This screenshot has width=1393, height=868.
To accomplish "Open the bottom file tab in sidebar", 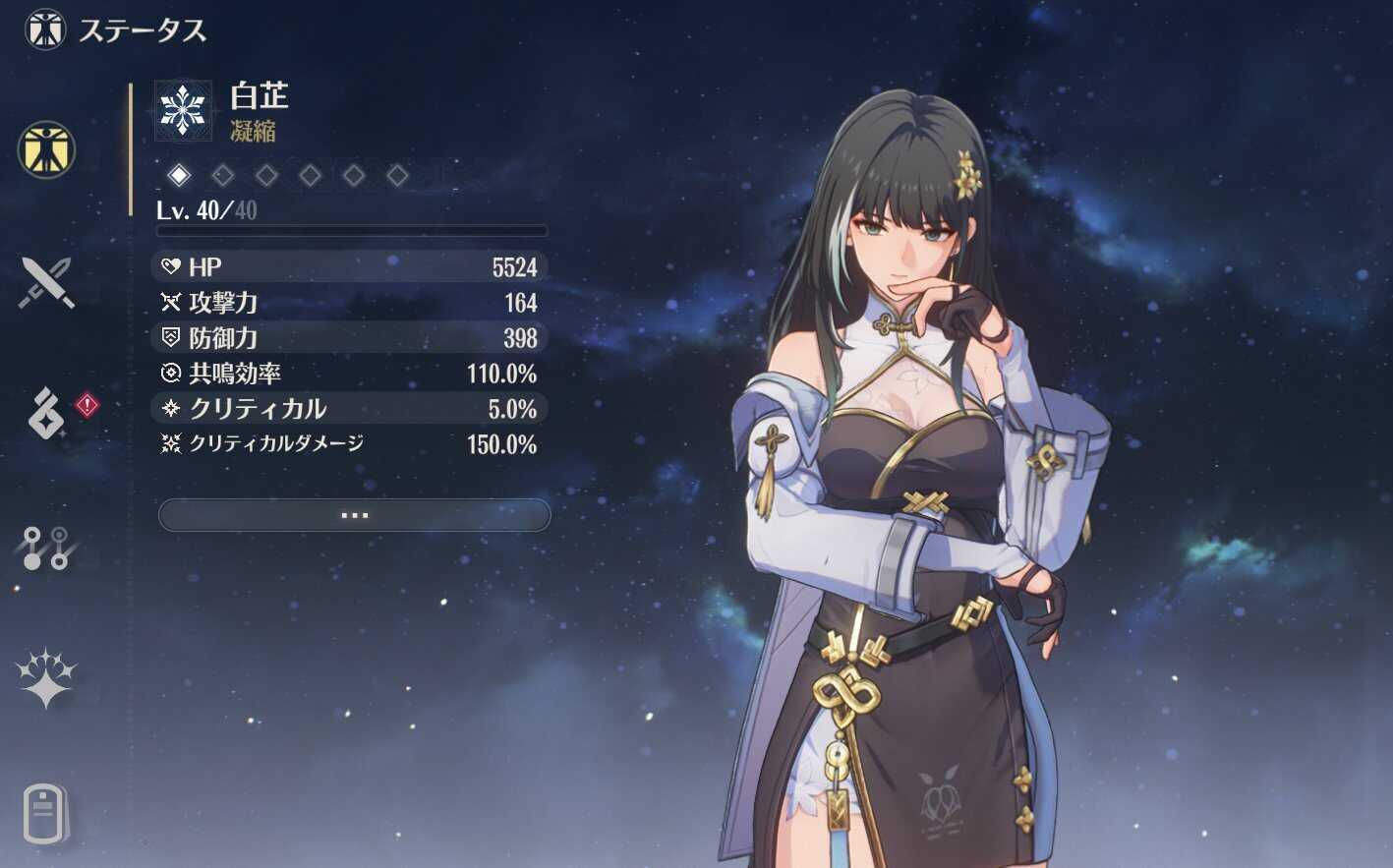I will [45, 813].
